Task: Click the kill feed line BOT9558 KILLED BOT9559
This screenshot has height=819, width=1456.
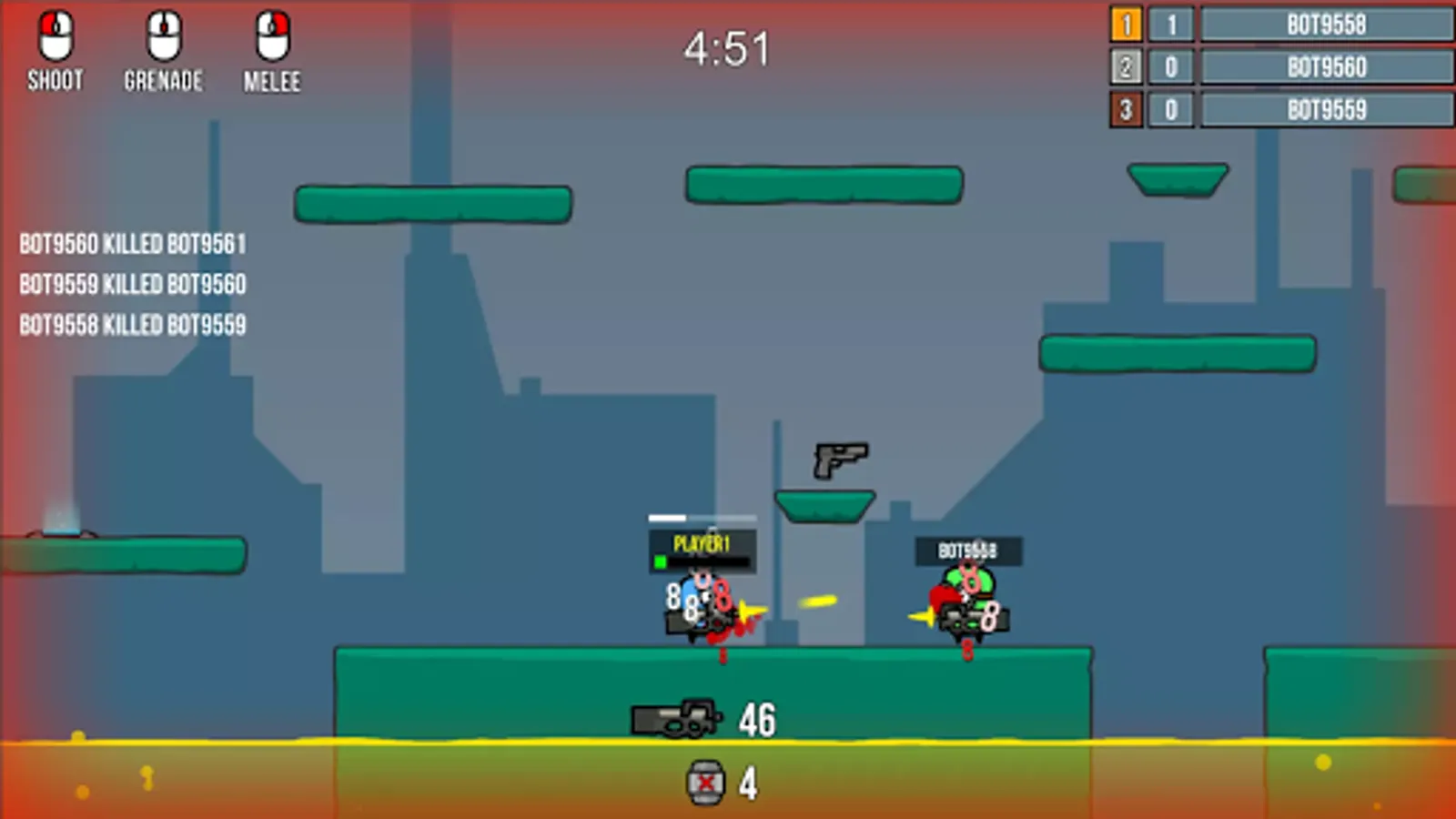Action: 132,324
